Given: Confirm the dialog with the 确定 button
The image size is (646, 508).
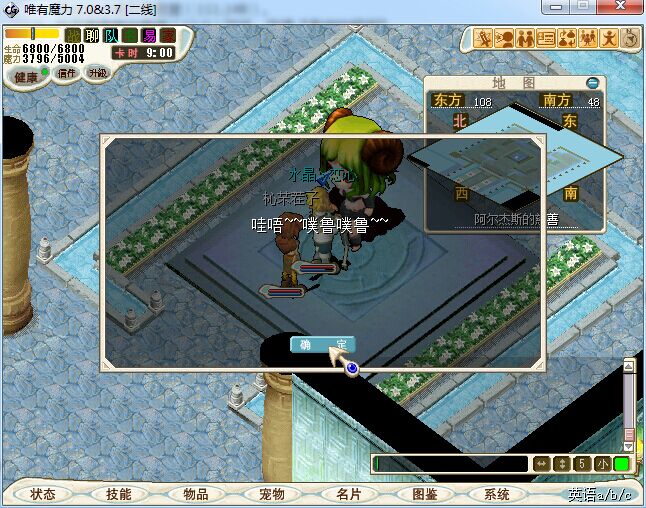Looking at the screenshot, I should point(323,344).
